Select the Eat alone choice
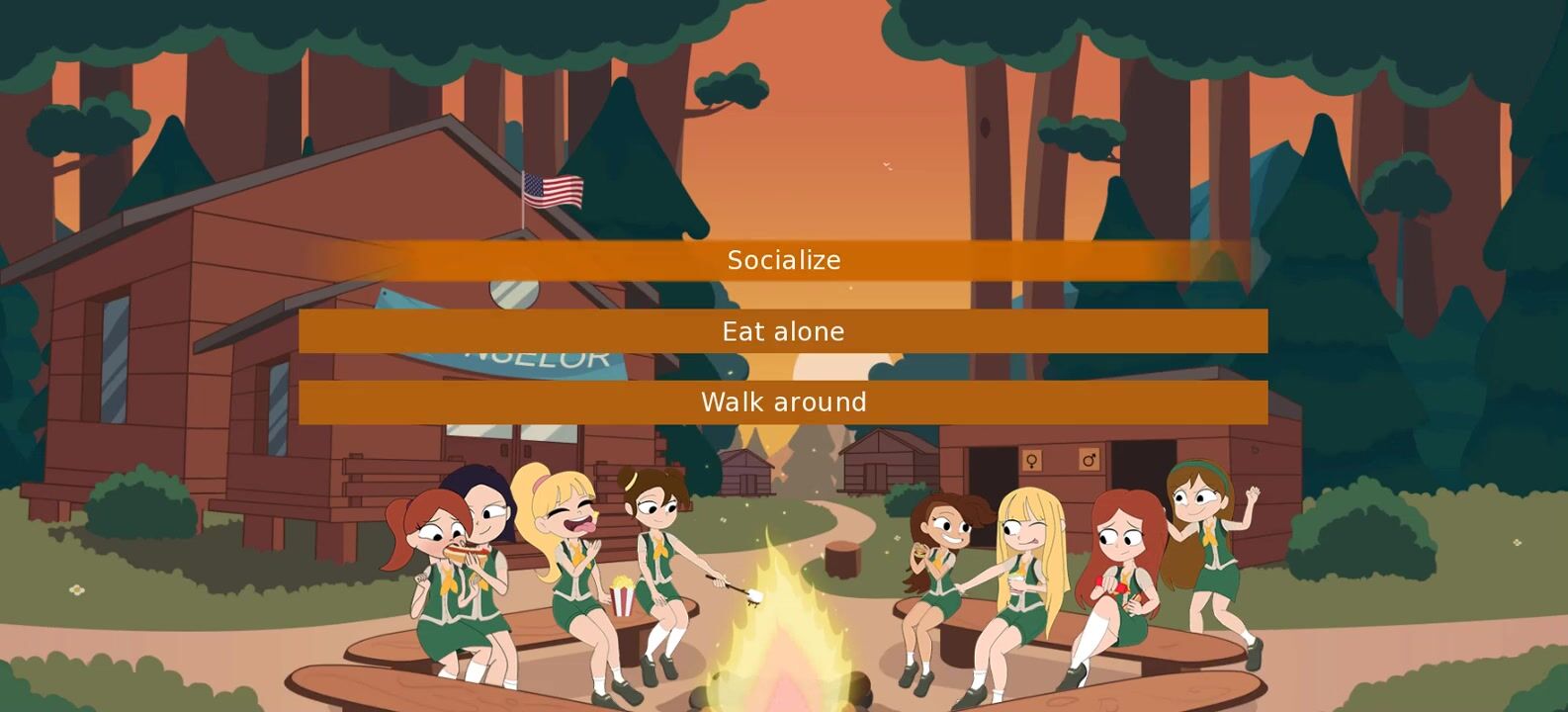The width and height of the screenshot is (1568, 712). (783, 331)
